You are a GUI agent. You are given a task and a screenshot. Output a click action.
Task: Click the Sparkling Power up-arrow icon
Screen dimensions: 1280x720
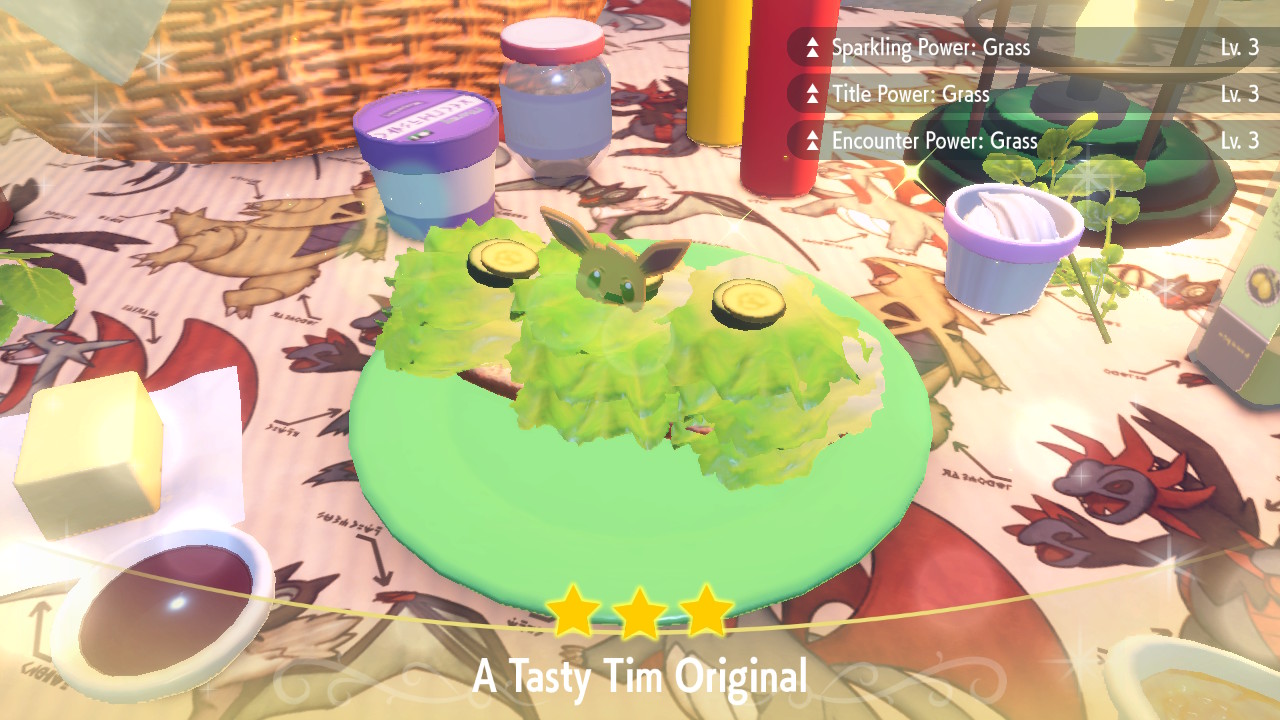tap(814, 47)
